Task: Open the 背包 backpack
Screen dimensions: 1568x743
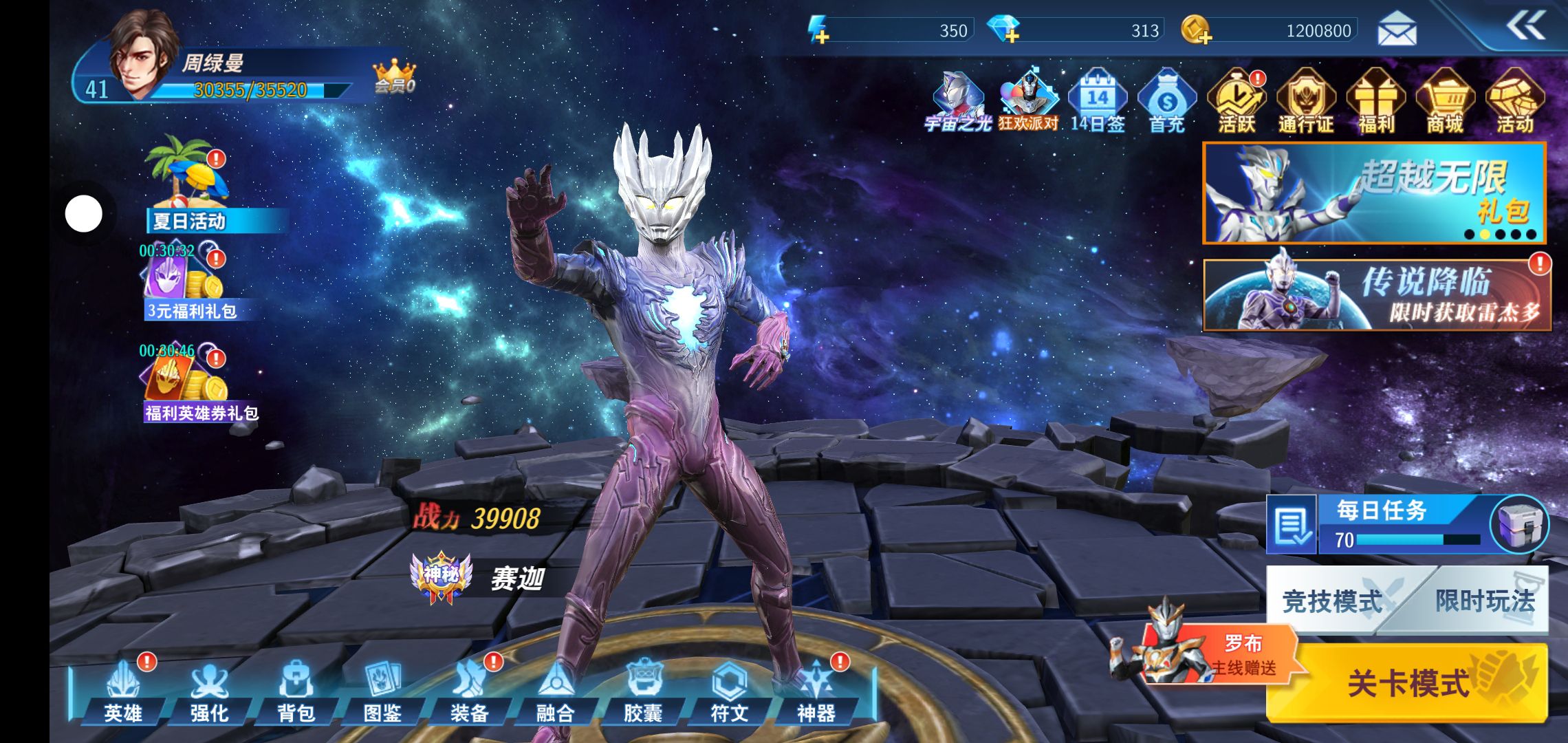Action: [296, 691]
